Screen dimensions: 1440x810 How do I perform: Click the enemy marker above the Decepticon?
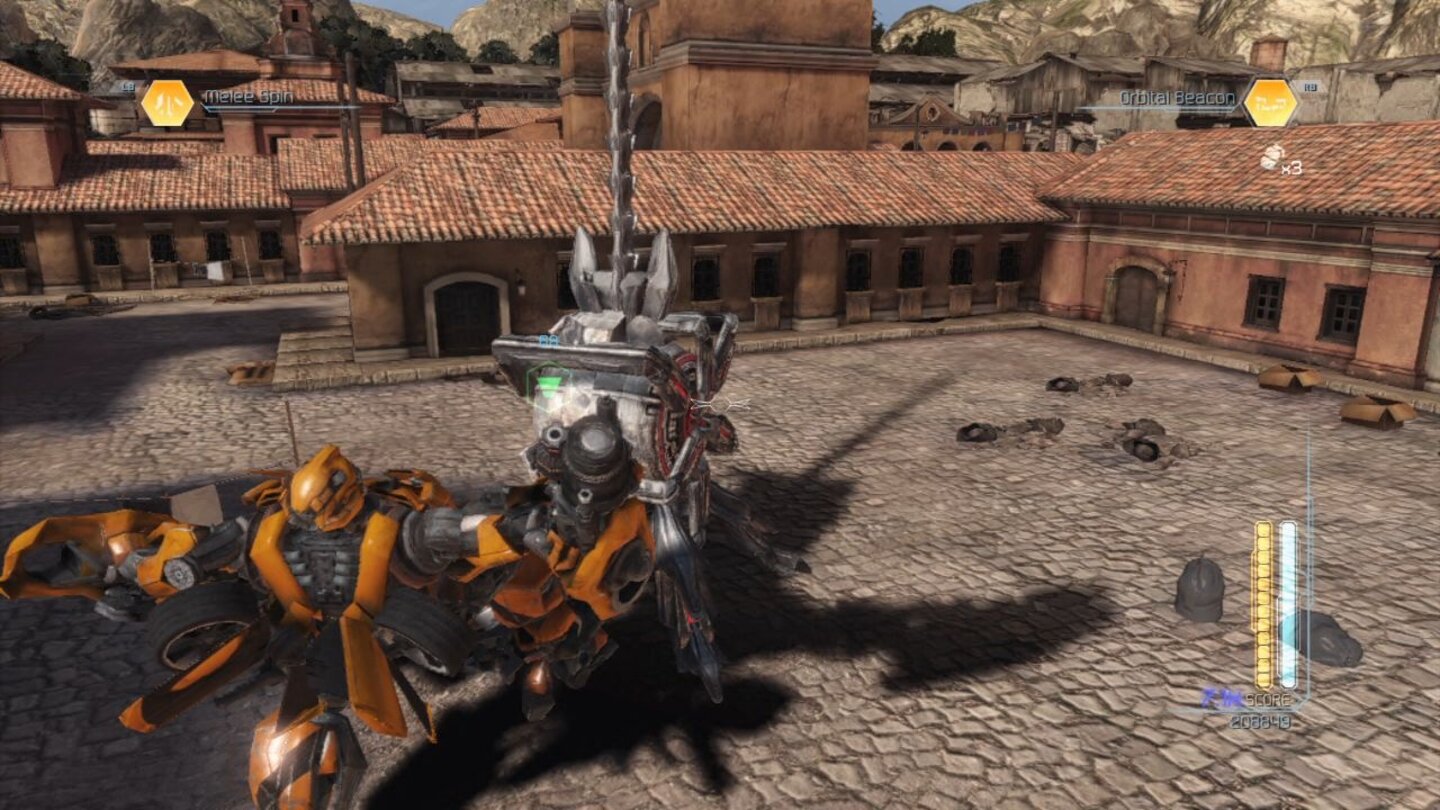click(548, 341)
